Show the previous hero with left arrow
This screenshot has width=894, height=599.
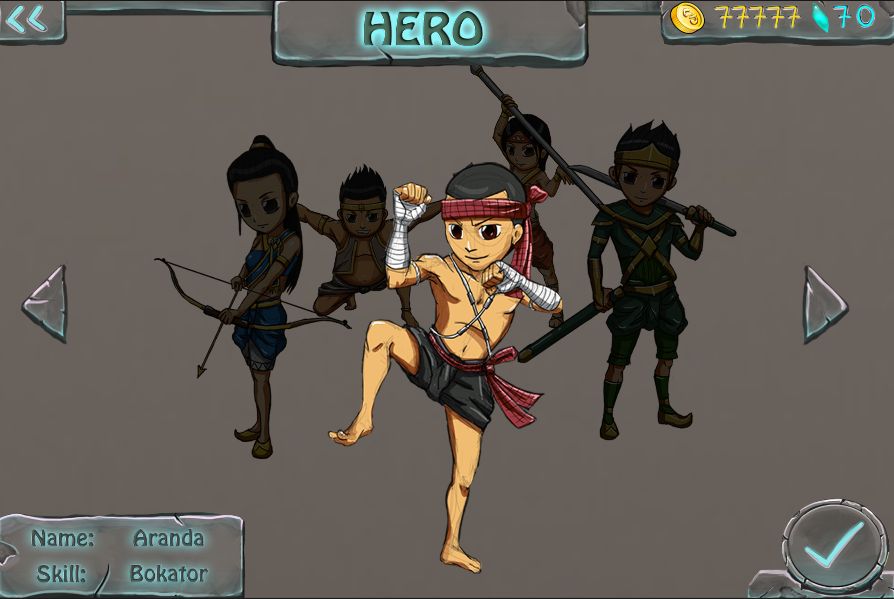point(46,303)
